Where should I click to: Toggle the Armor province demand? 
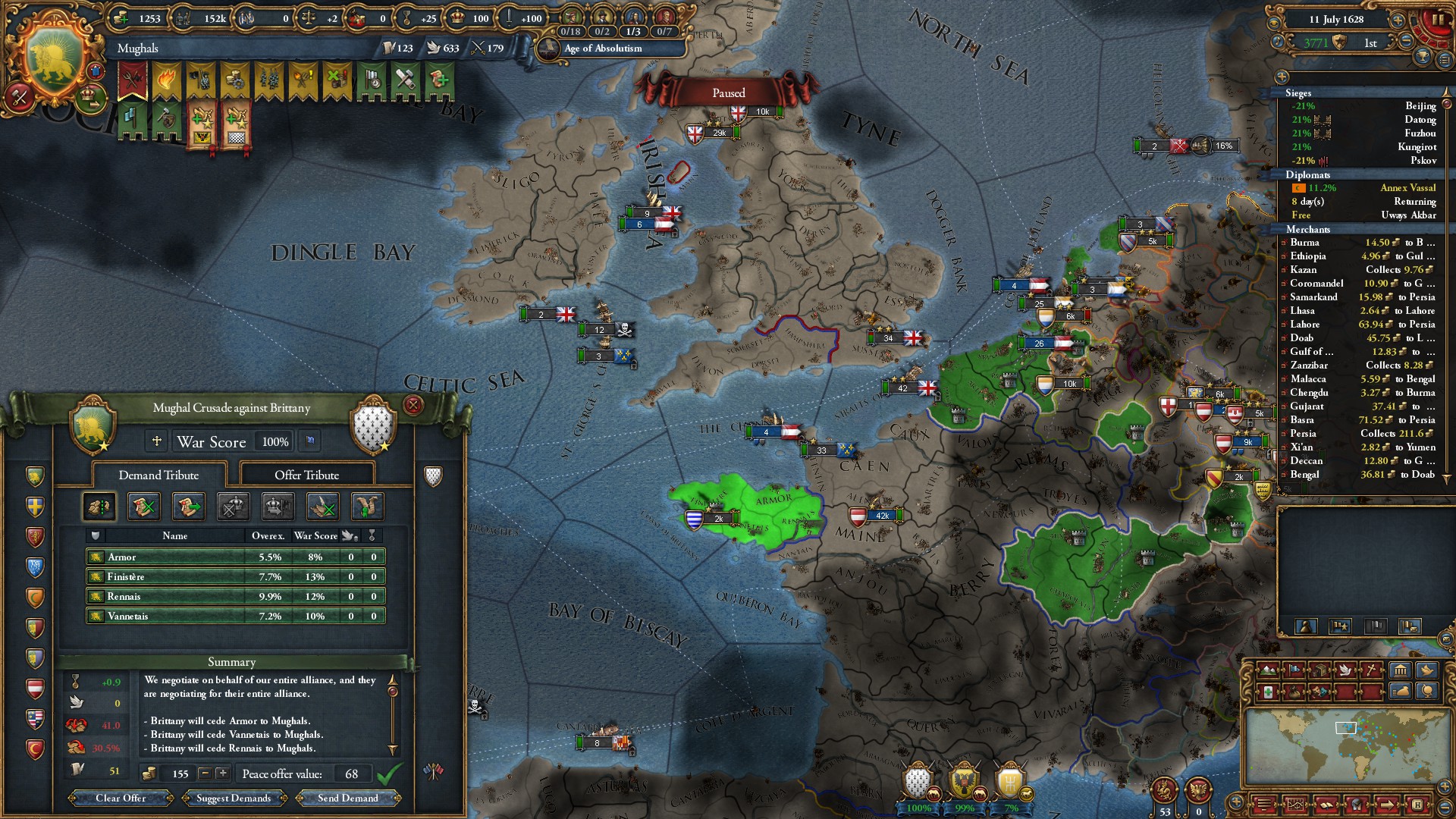click(235, 557)
